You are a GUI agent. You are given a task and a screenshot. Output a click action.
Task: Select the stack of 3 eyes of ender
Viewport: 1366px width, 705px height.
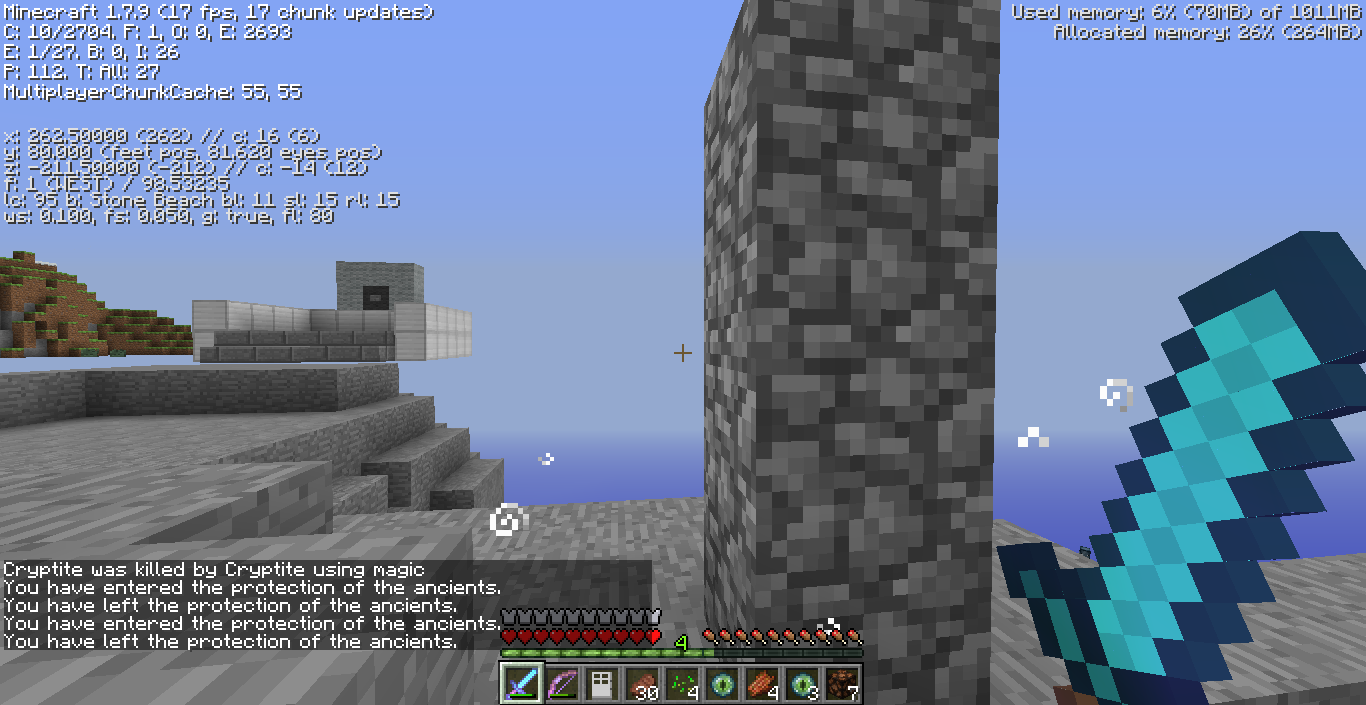tap(802, 684)
